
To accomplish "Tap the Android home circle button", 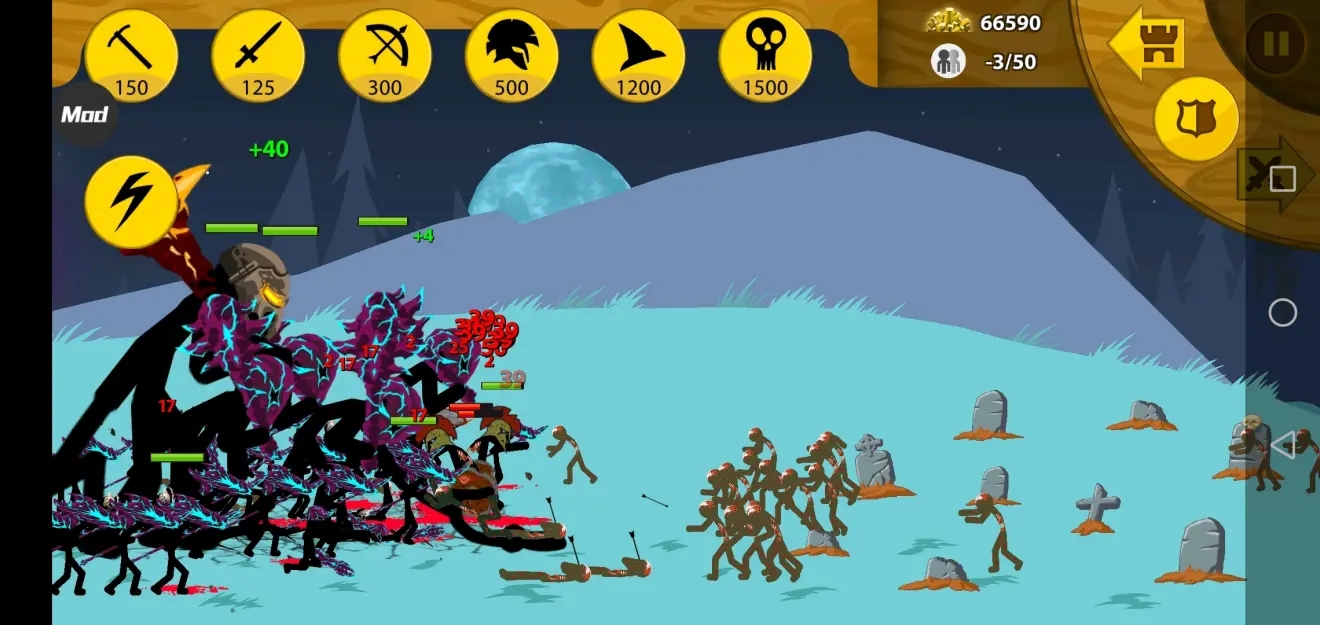I will click(1282, 313).
